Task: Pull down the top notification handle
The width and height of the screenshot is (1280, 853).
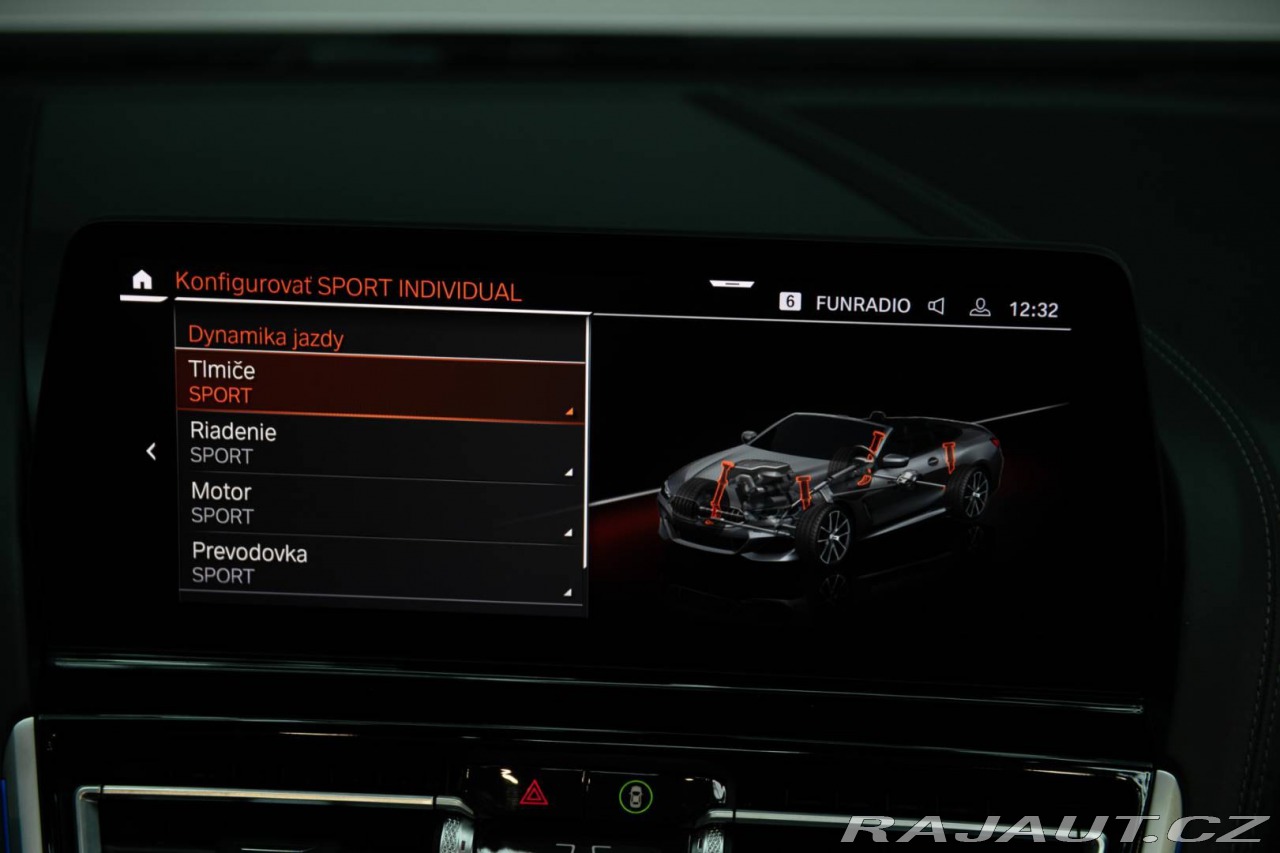Action: [x=732, y=284]
